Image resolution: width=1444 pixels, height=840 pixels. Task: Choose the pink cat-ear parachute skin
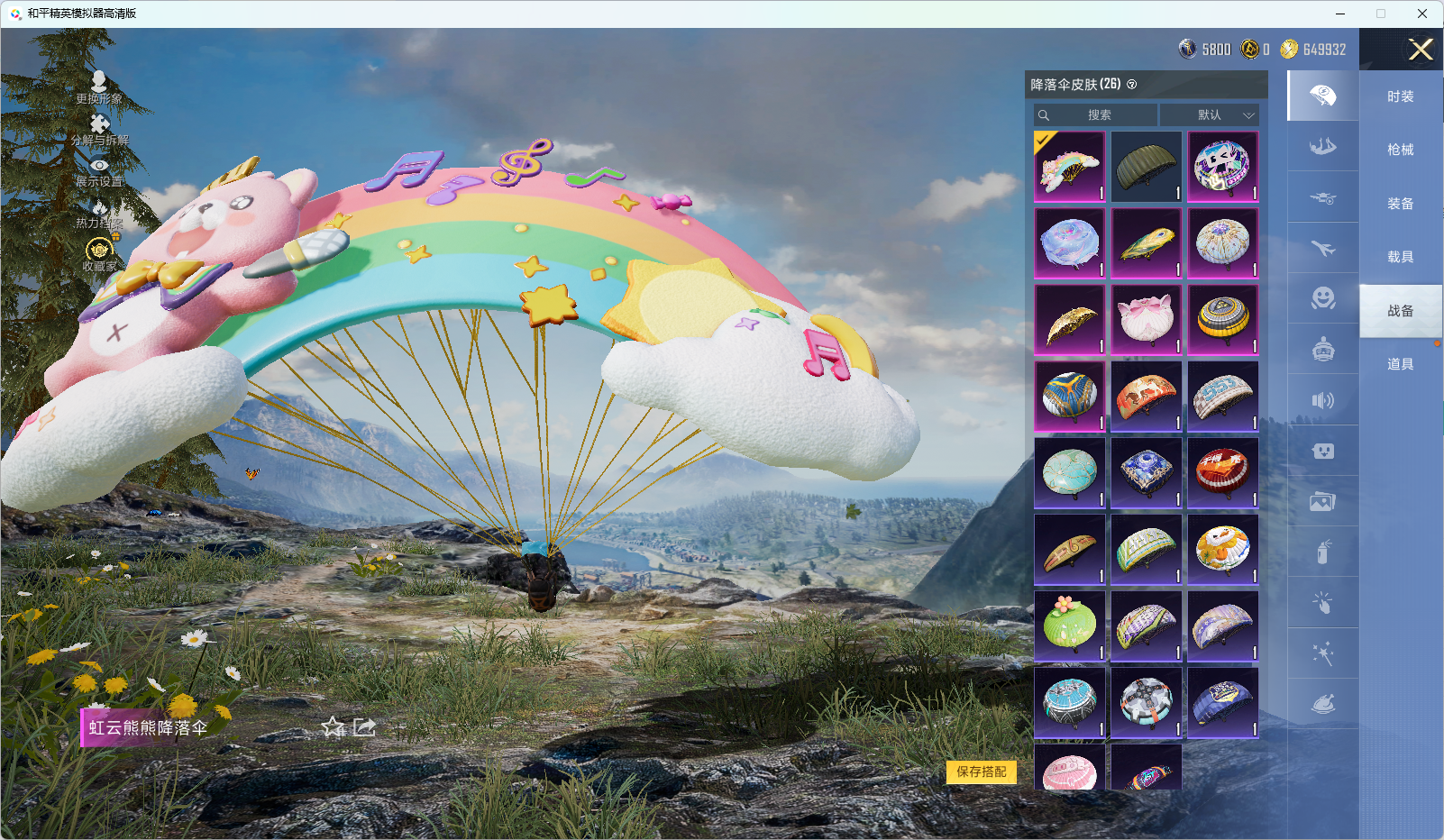click(x=1146, y=320)
